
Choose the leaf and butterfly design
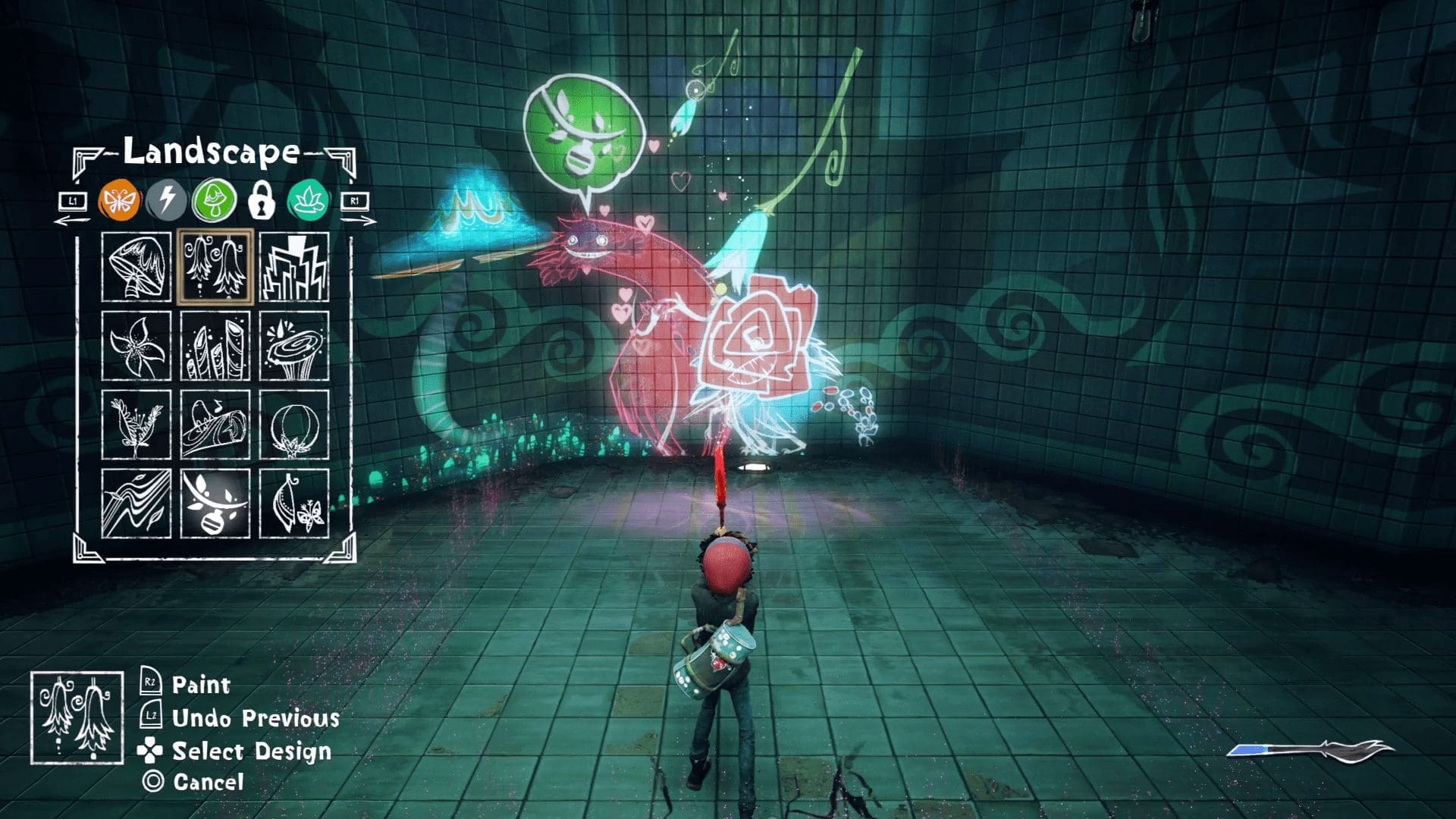pyautogui.click(x=294, y=504)
